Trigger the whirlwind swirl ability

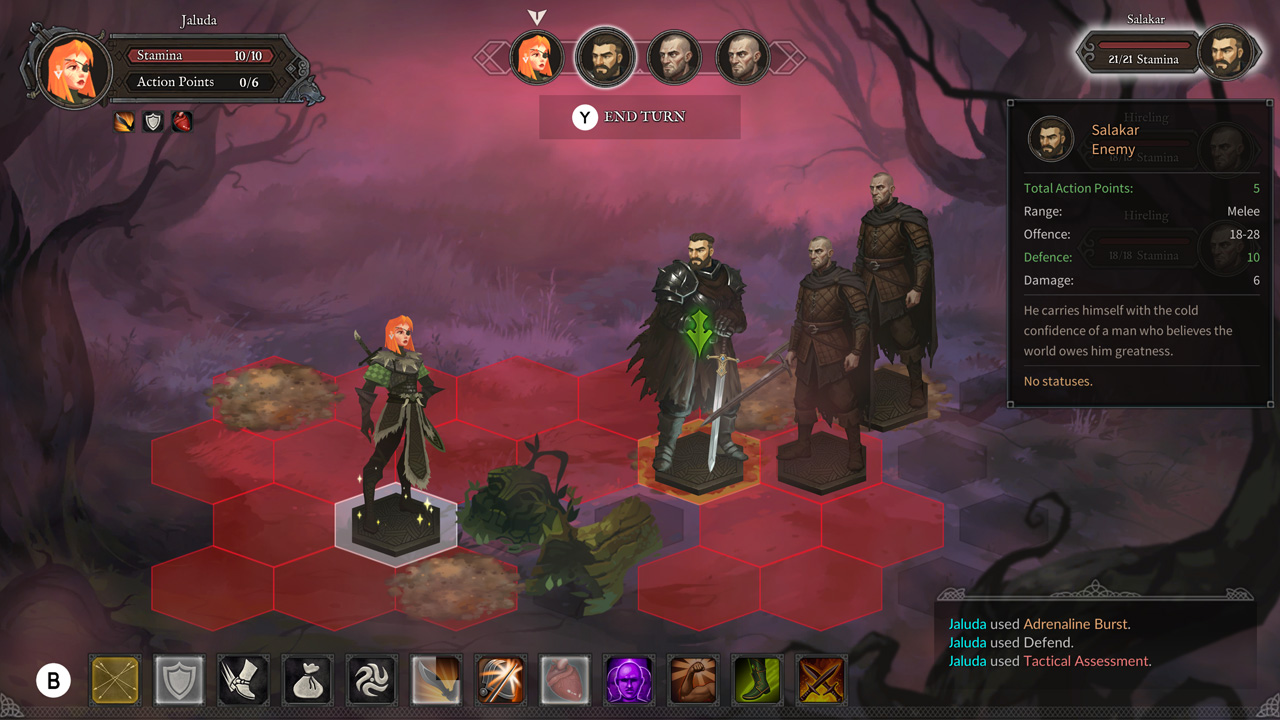pos(371,680)
